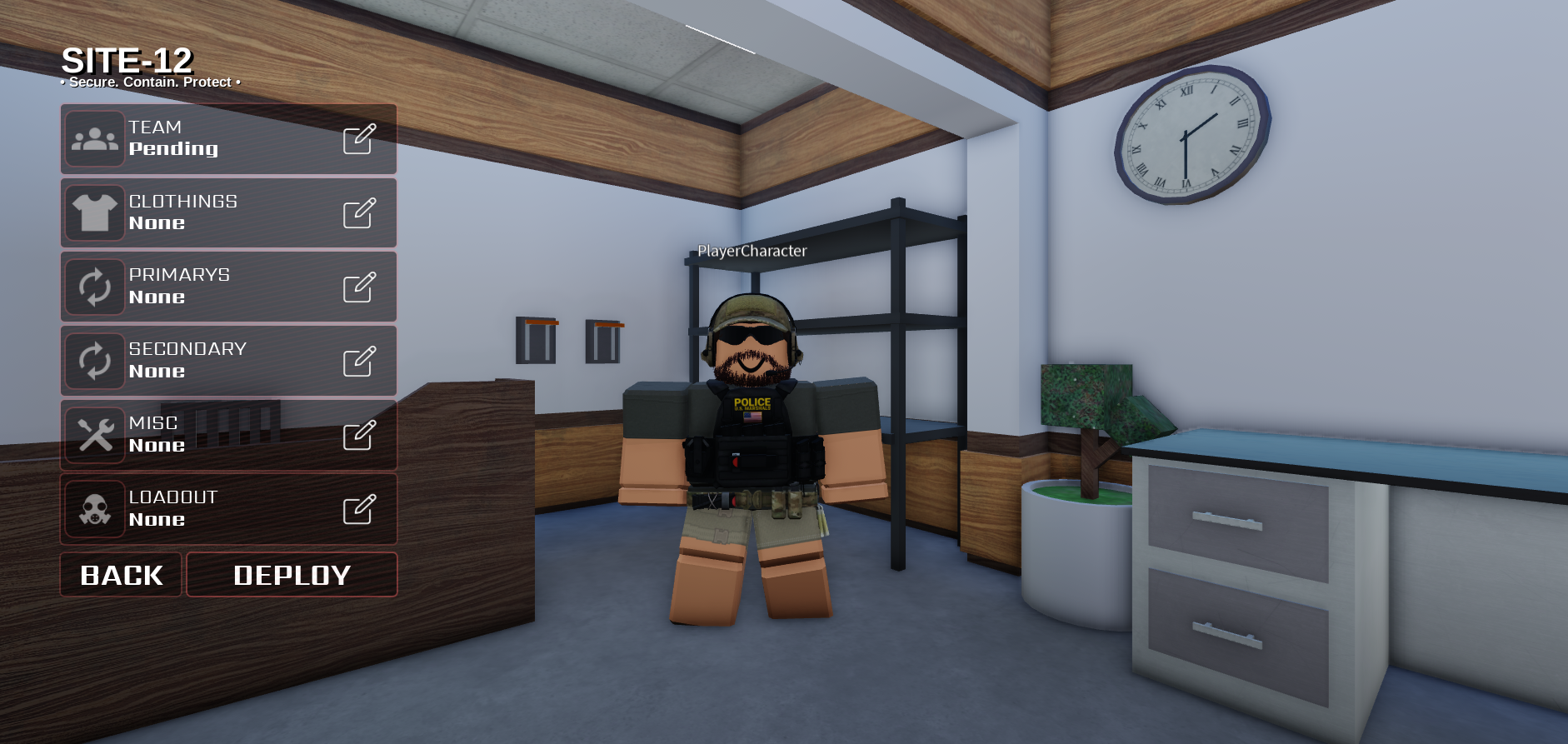Viewport: 1568px width, 744px height.
Task: Click the LOADOUT edit pencil icon
Action: pyautogui.click(x=359, y=508)
